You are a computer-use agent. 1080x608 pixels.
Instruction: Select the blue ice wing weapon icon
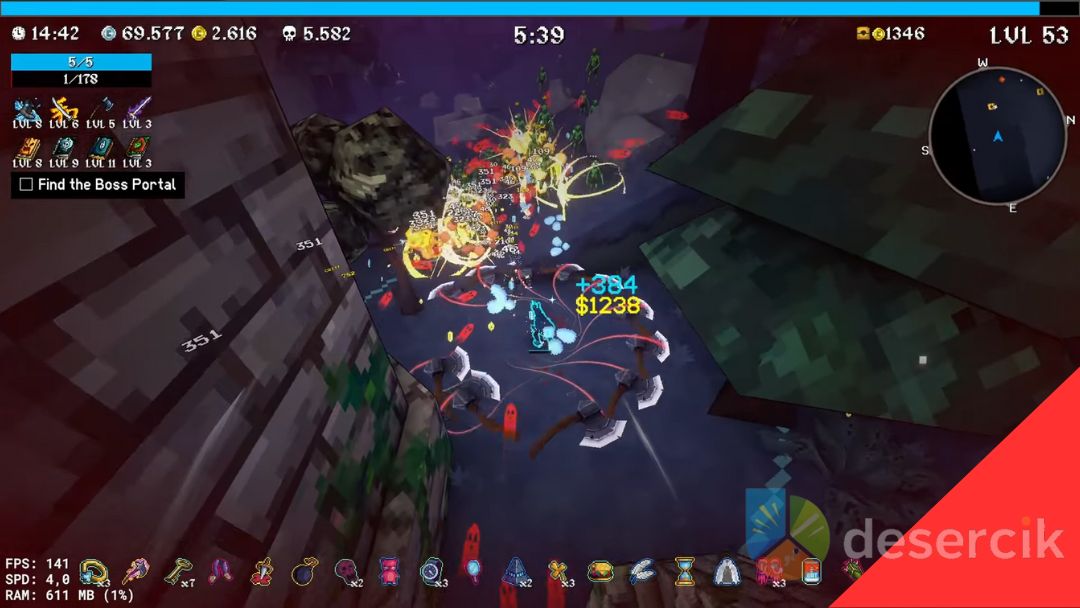[27, 108]
